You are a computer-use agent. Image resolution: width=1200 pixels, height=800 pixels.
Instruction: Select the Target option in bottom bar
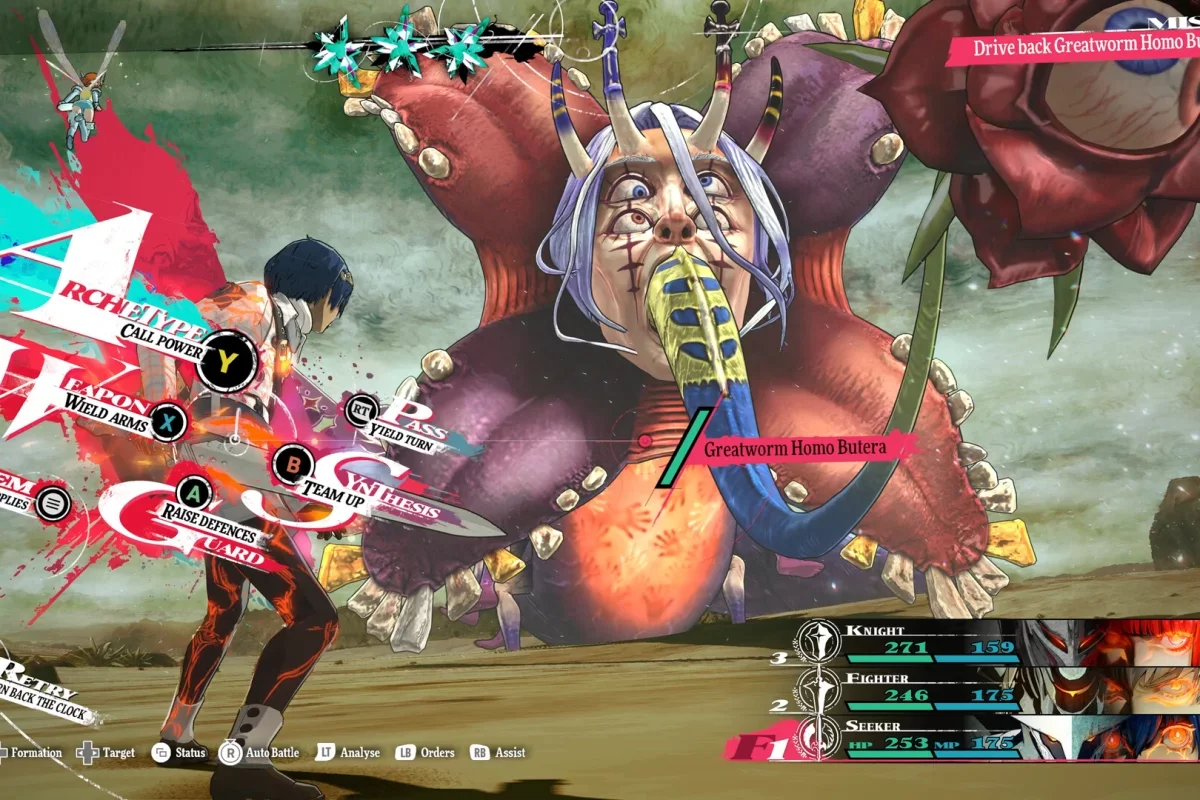105,753
